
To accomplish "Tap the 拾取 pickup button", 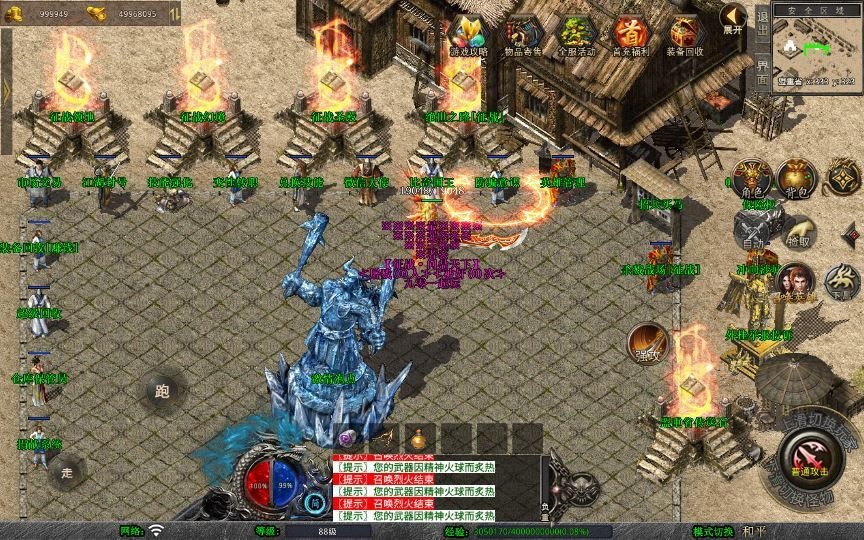I will (x=798, y=232).
